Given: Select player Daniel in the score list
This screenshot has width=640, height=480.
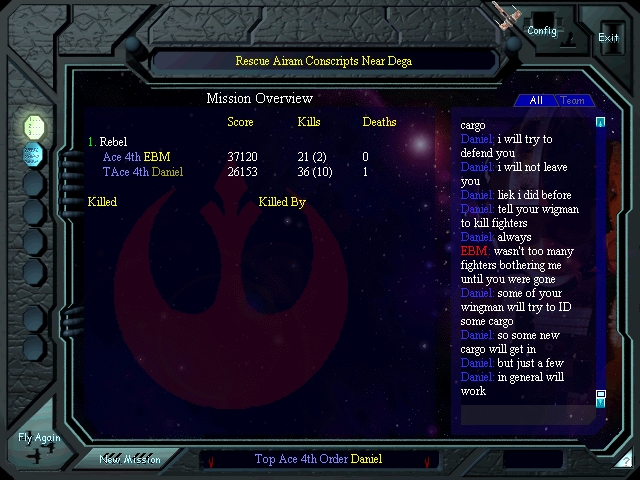Looking at the screenshot, I should [x=167, y=172].
